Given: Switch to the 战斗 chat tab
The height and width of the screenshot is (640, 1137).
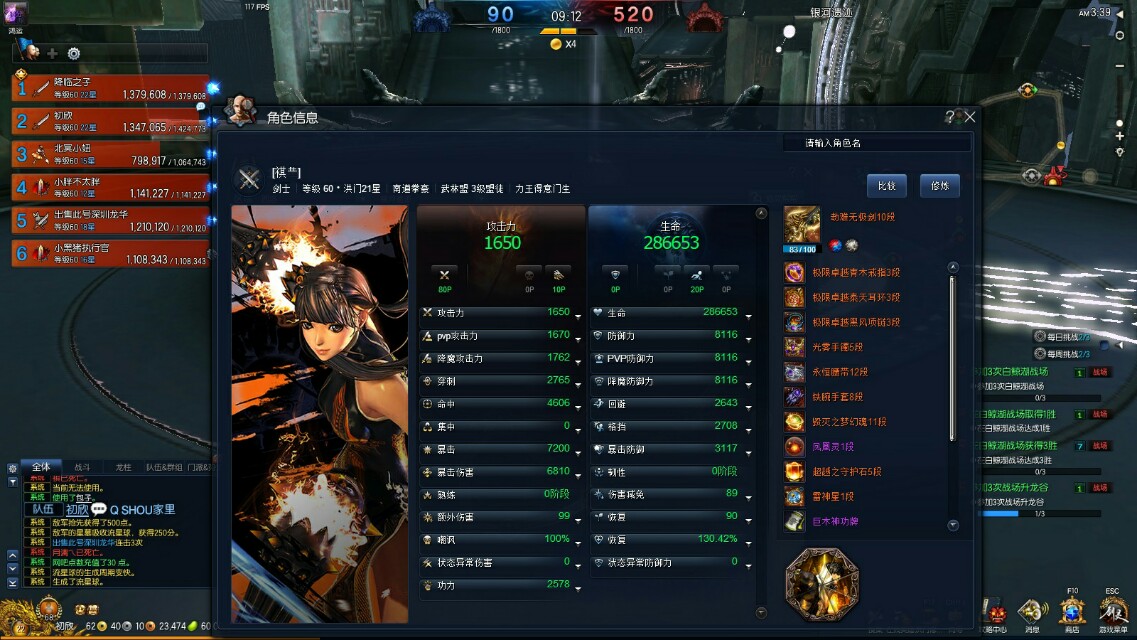Looking at the screenshot, I should point(82,467).
